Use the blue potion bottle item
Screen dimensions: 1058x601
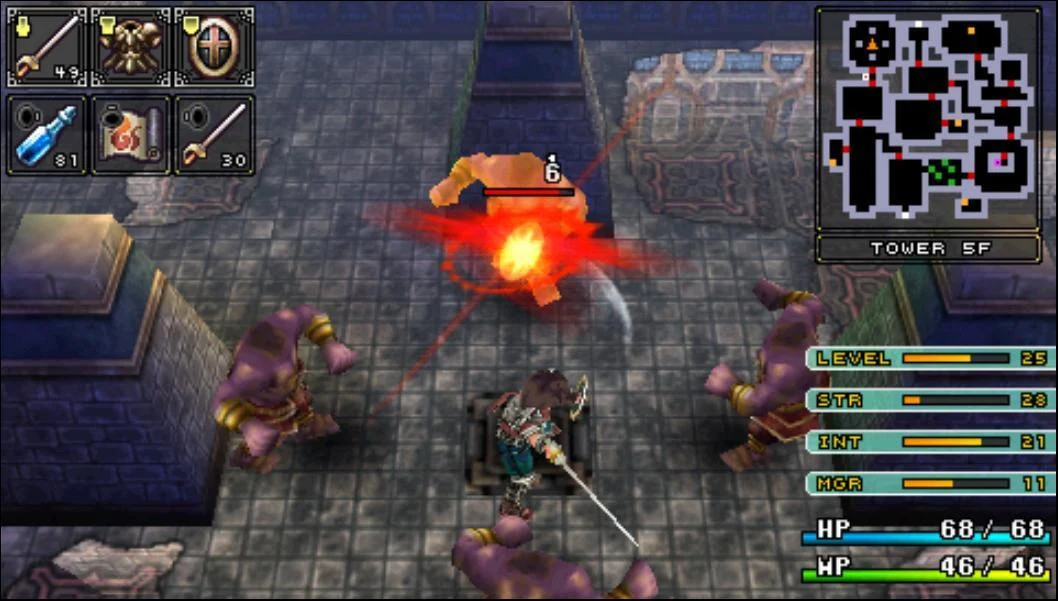coord(47,135)
